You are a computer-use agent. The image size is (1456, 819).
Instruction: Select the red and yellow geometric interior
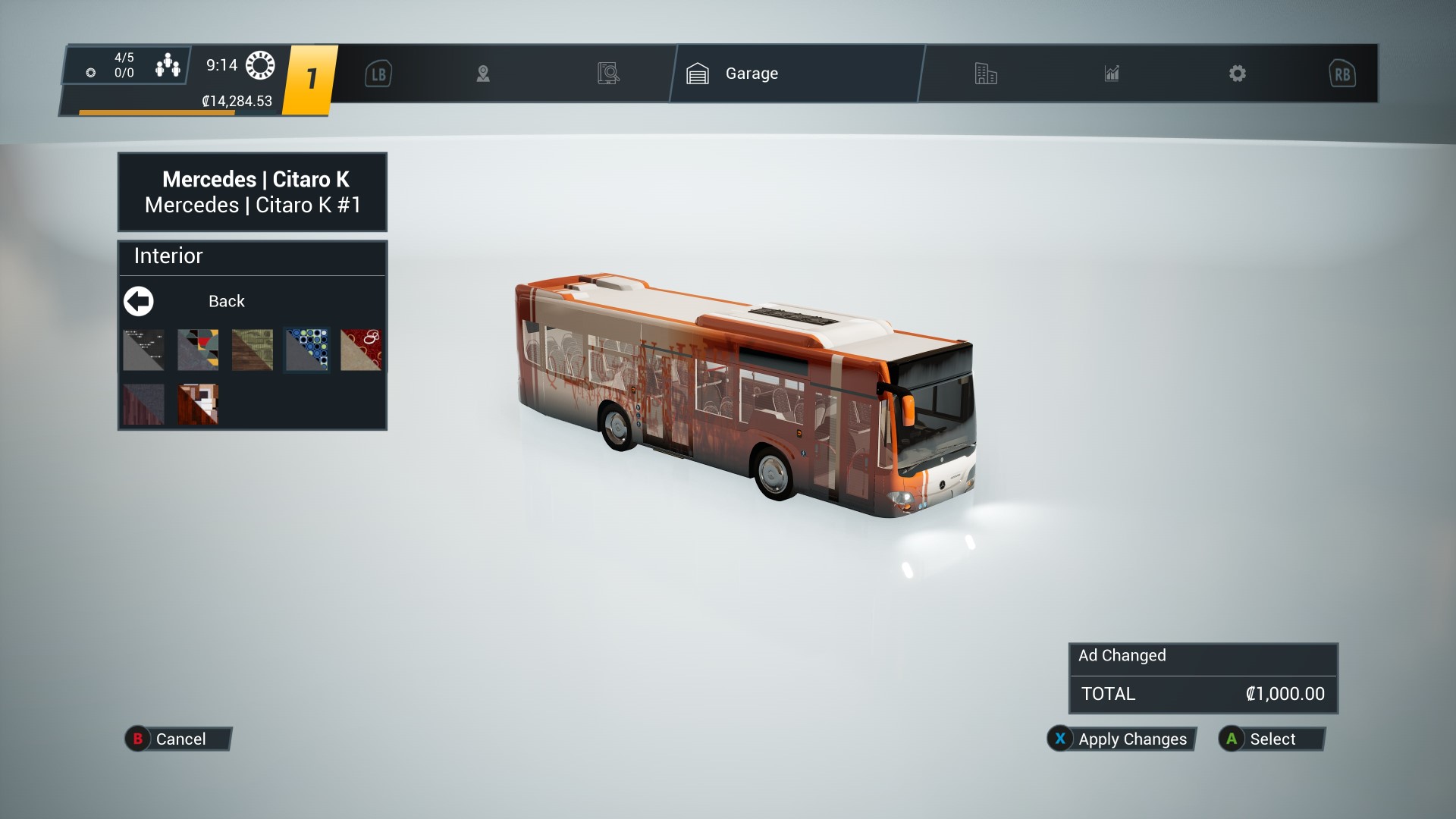point(198,350)
